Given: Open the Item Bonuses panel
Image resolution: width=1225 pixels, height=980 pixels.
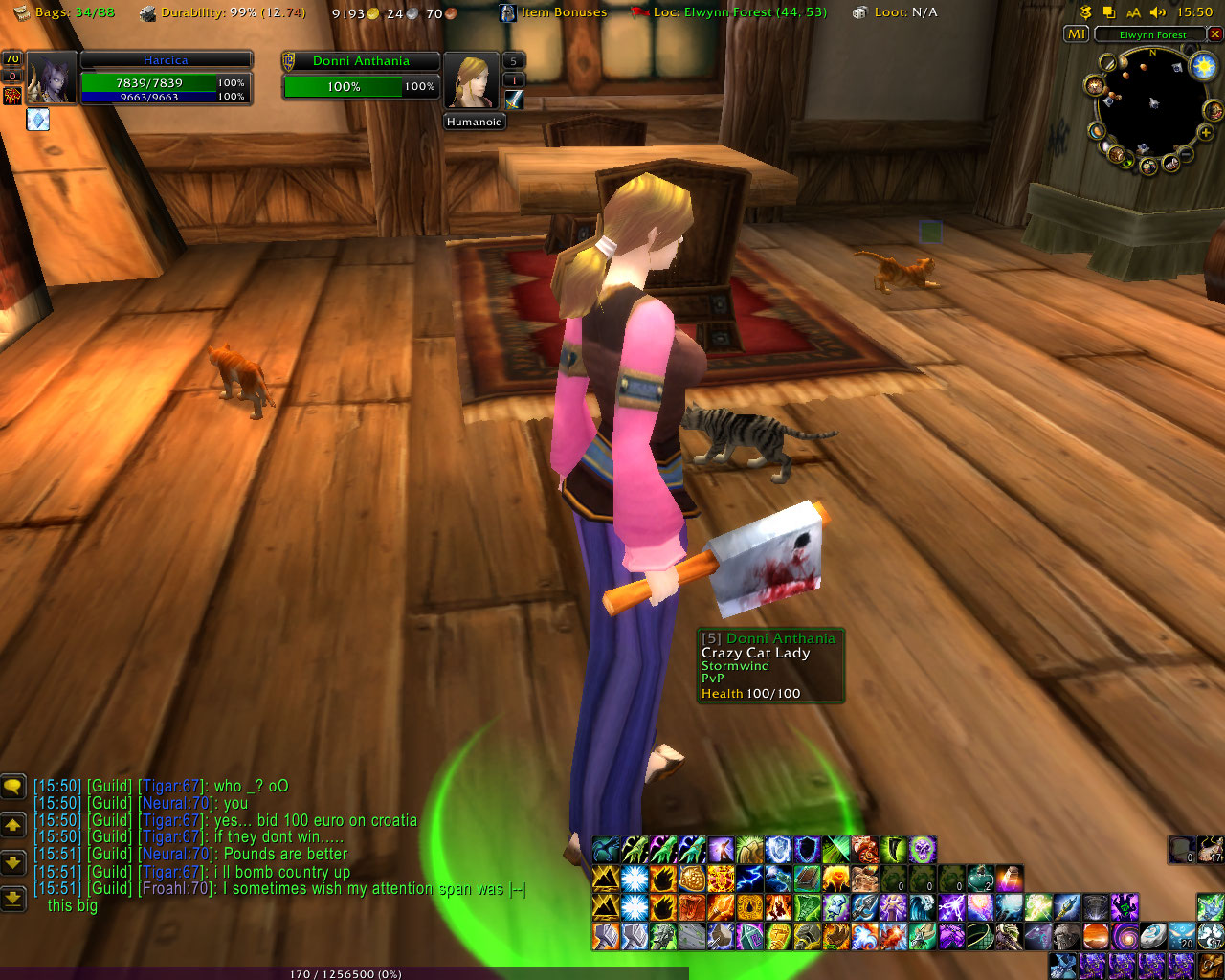Looking at the screenshot, I should coord(553,12).
